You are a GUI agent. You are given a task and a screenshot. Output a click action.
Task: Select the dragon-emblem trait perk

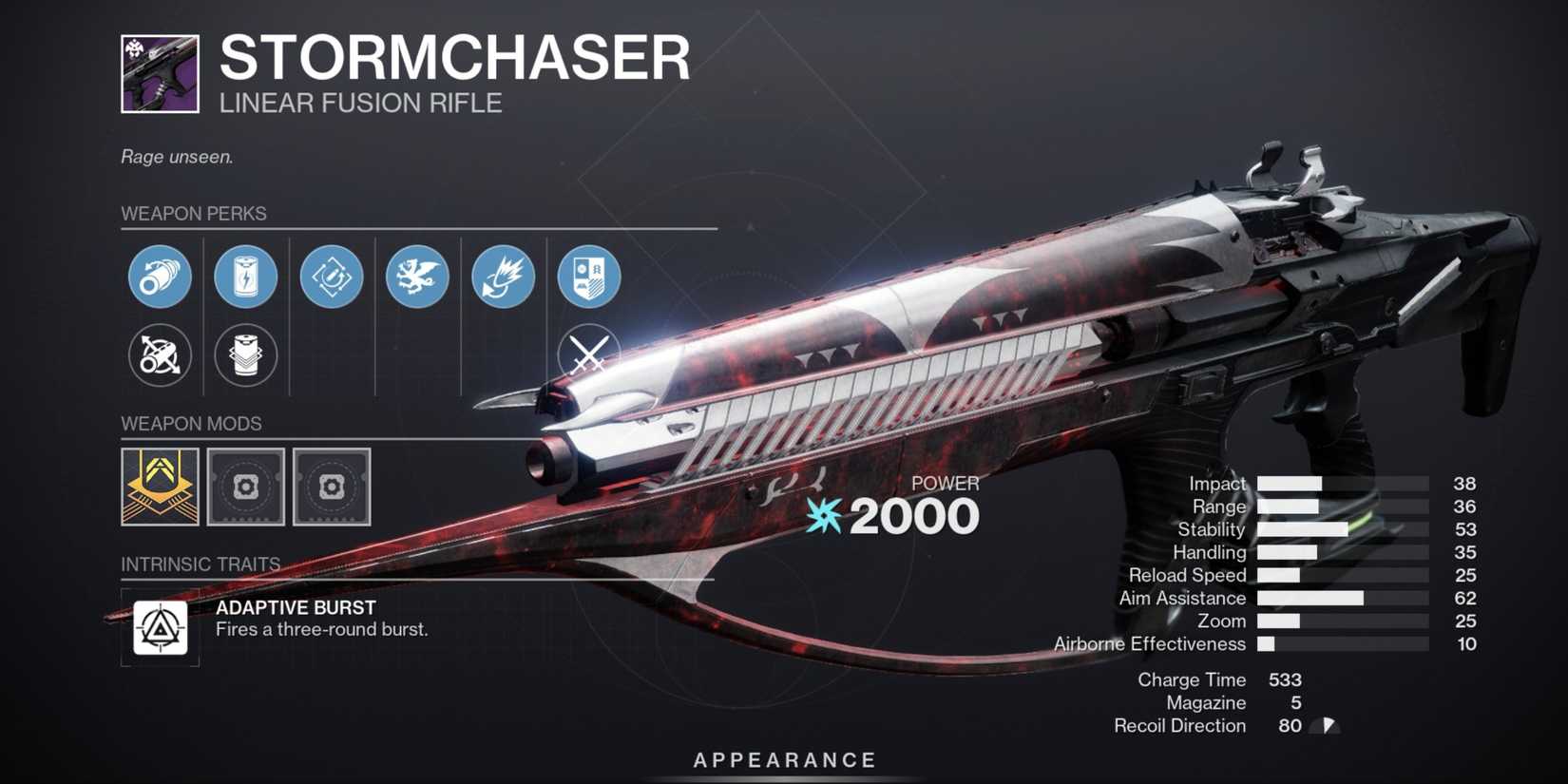click(416, 277)
